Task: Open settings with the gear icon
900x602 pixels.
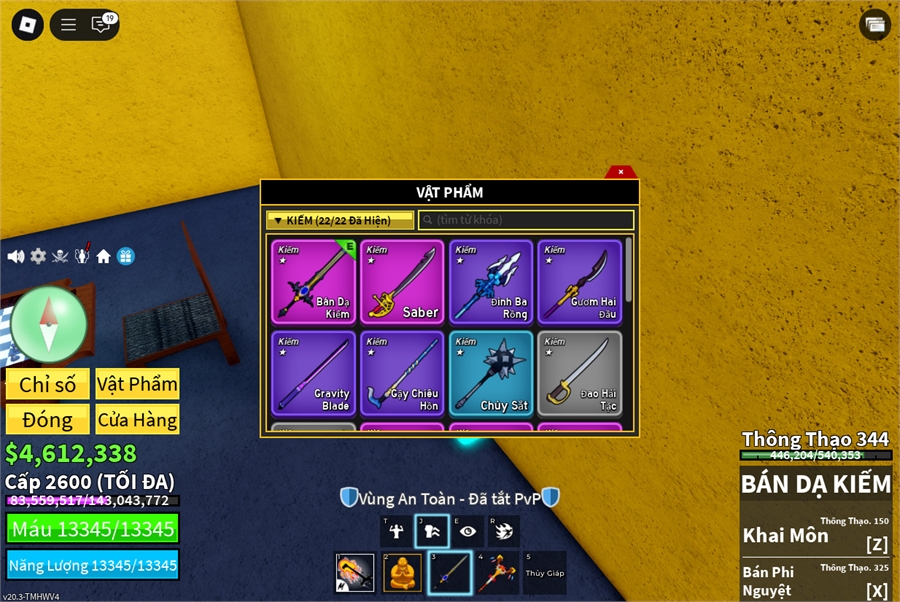Action: pos(38,257)
